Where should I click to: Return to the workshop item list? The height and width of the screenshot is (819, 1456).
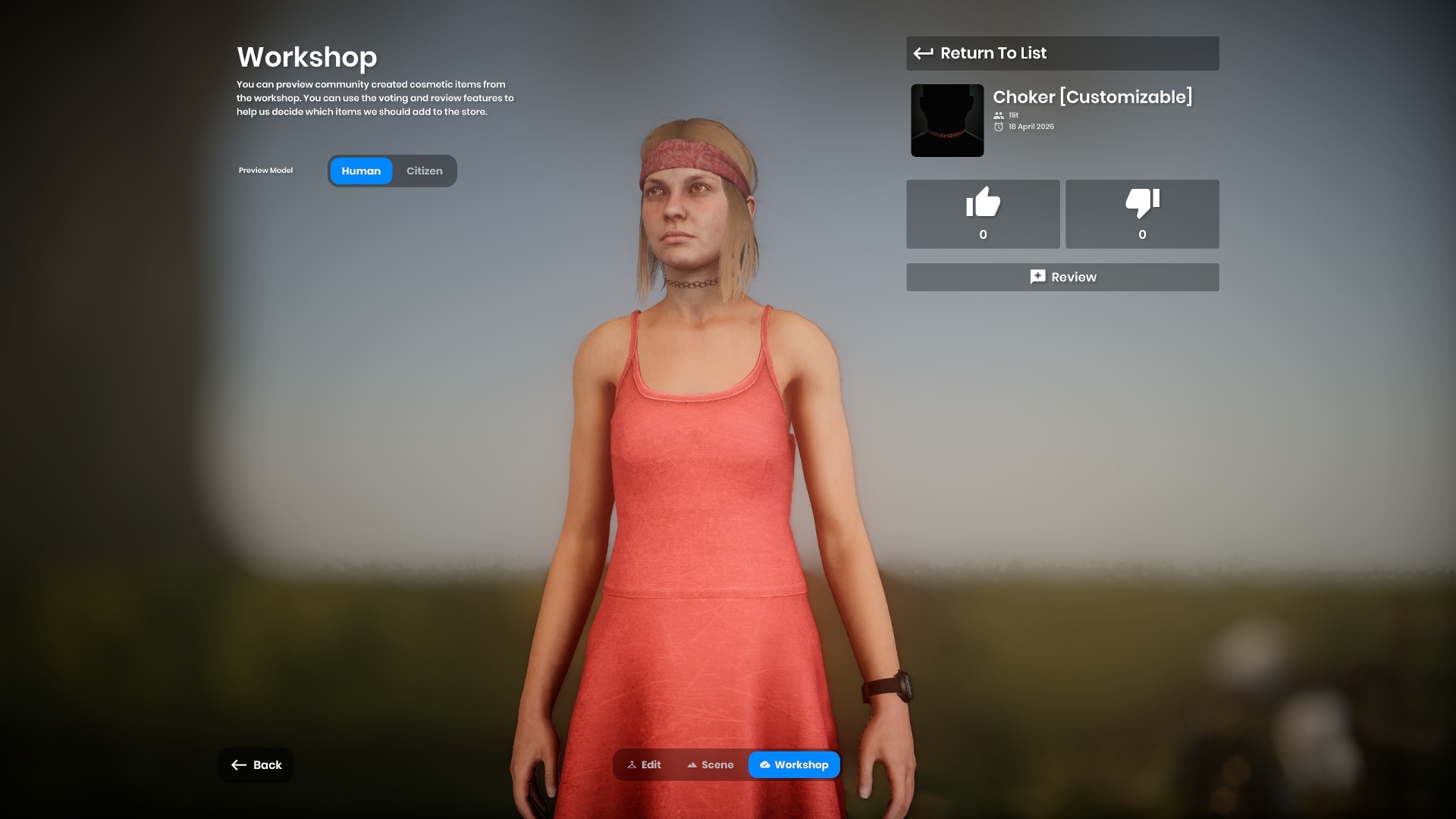point(1062,53)
